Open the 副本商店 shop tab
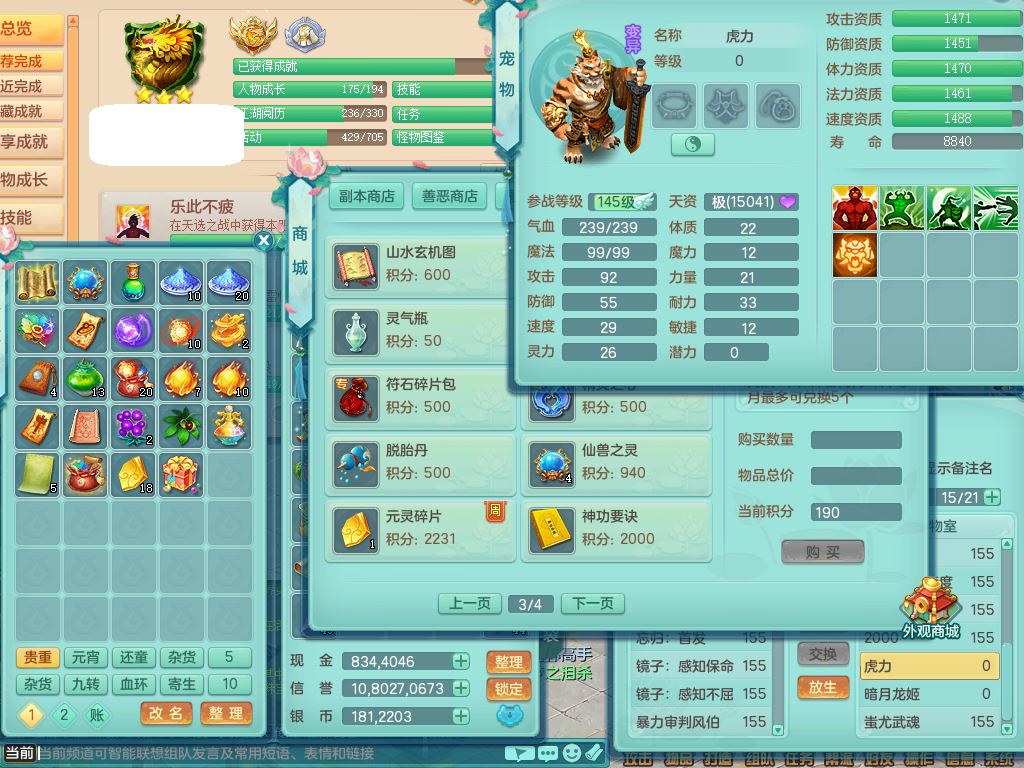The width and height of the screenshot is (1024, 768). pos(366,196)
